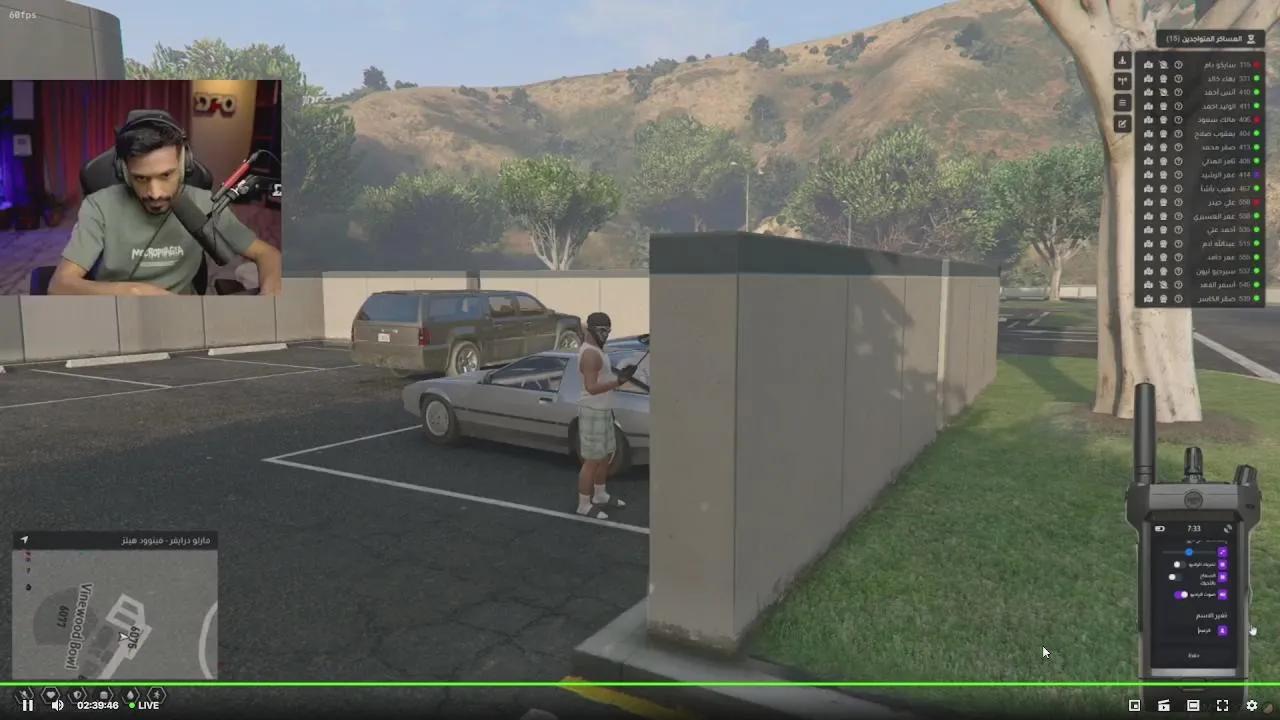Screen dimensions: 1280x720
Task: Click the water droplet status hexagon icon
Action: [x=131, y=694]
